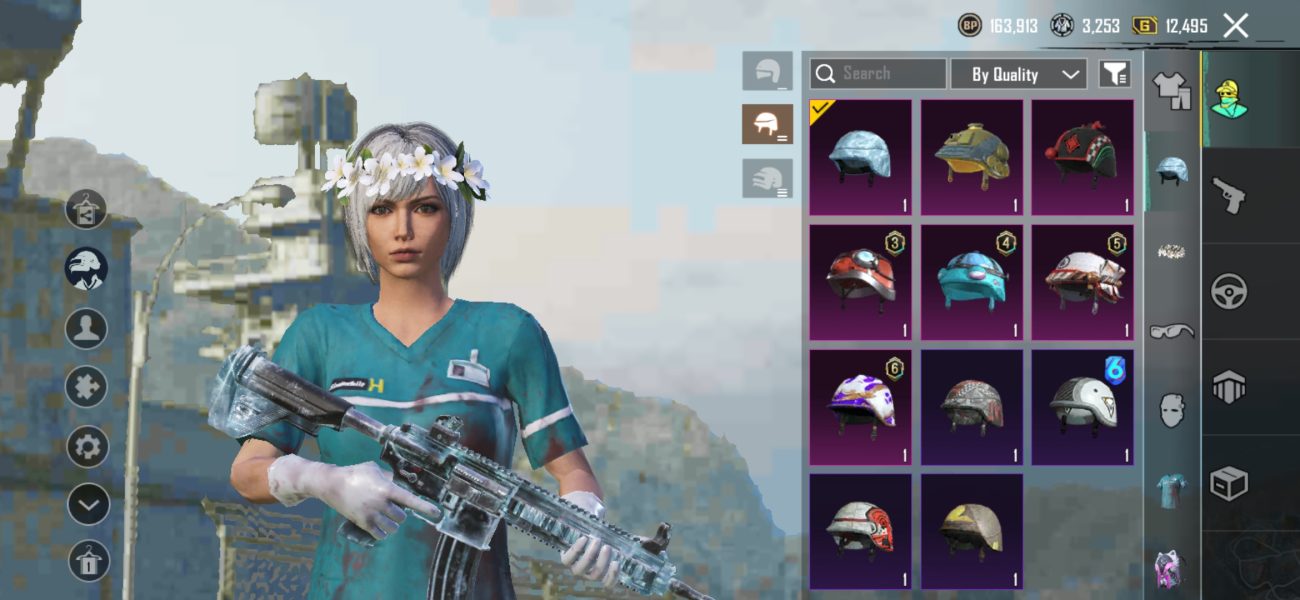
Task: Pick the cyan helmet skin with goggles
Action: (972, 282)
